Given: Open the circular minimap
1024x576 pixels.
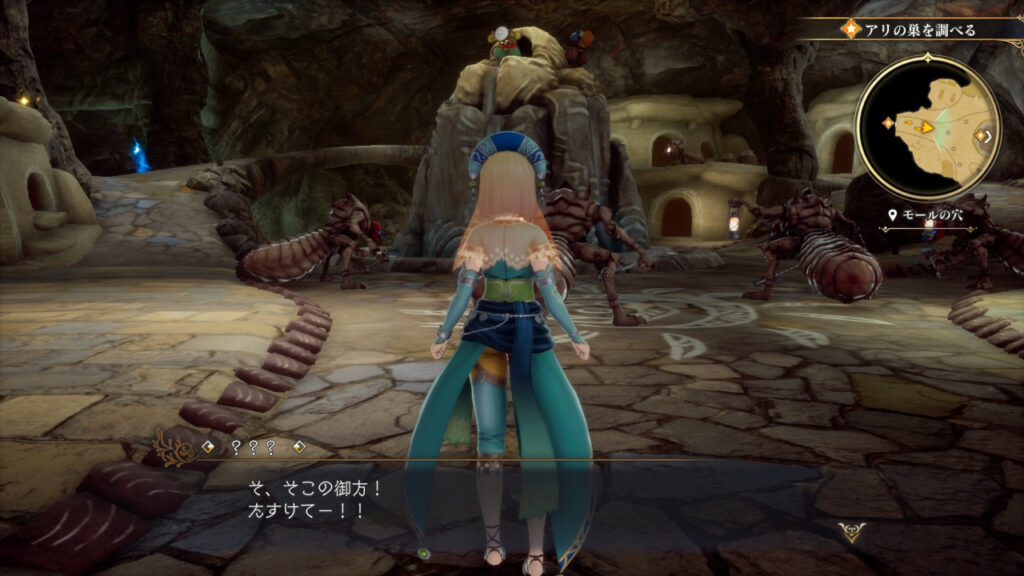Looking at the screenshot, I should (x=927, y=126).
